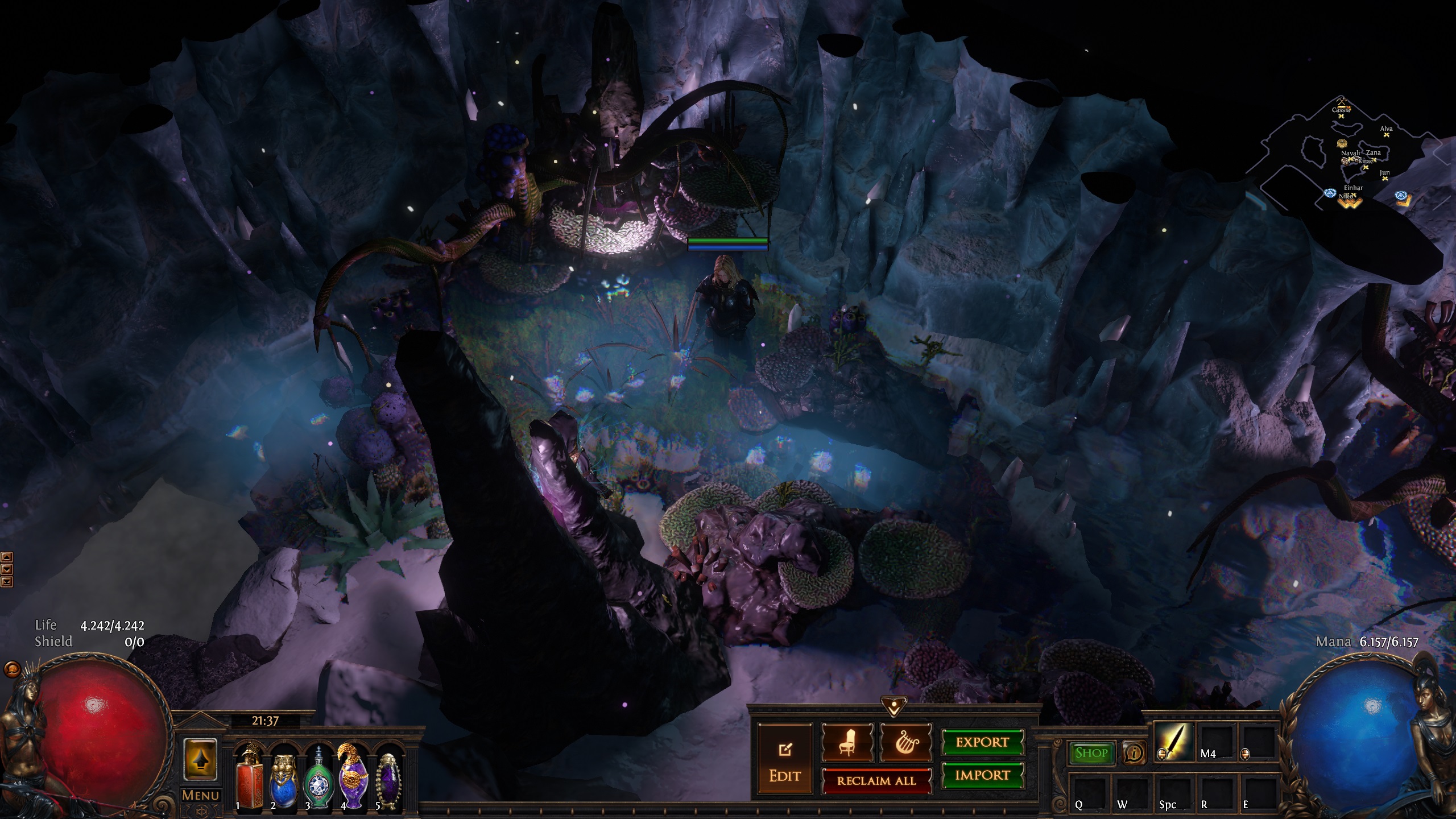Open the round portrait icon above life orb
This screenshot has height=819, width=1456.
tap(11, 669)
